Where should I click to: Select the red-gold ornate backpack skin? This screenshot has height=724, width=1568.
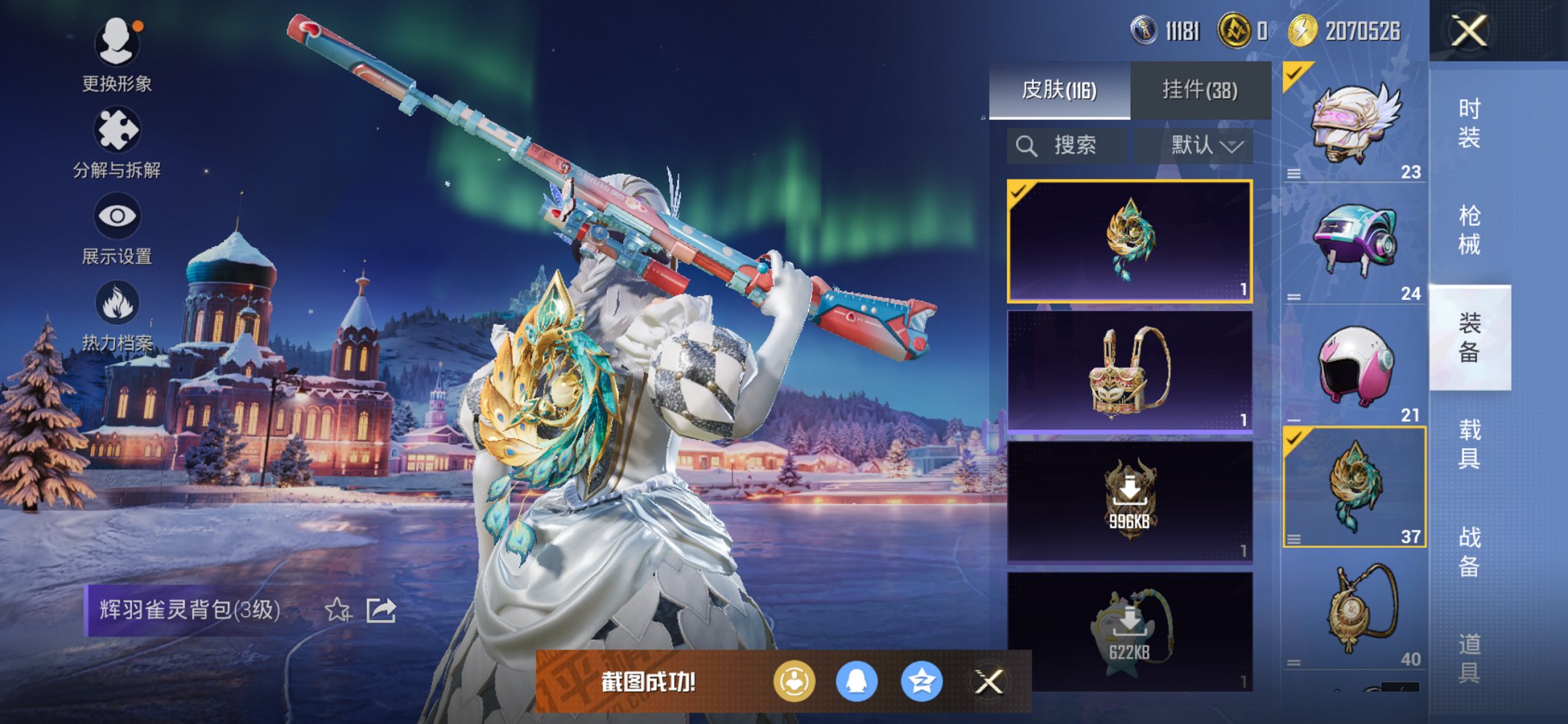1129,371
